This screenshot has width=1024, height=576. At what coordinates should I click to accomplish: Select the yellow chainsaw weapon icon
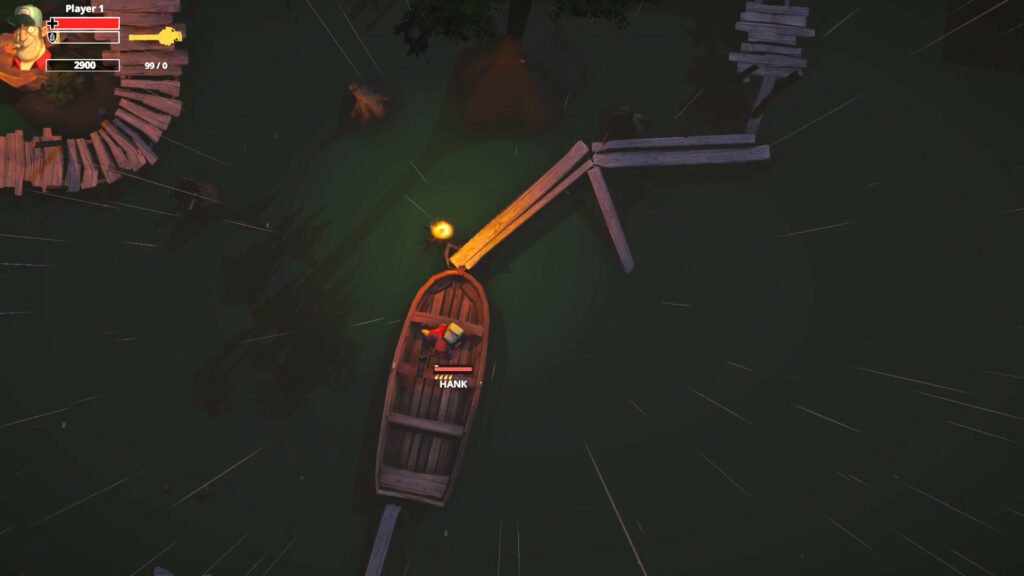pyautogui.click(x=156, y=37)
